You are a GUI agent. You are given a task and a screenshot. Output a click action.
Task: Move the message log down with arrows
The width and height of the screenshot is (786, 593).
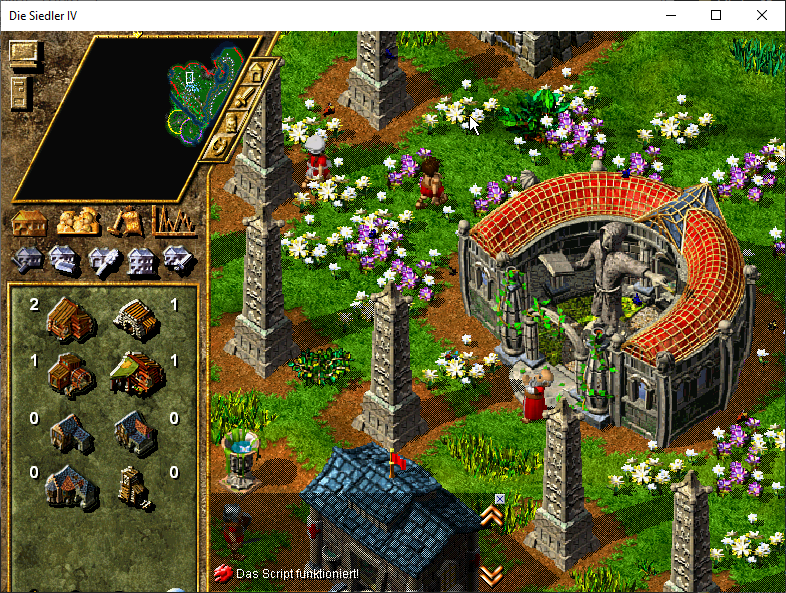pyautogui.click(x=490, y=575)
